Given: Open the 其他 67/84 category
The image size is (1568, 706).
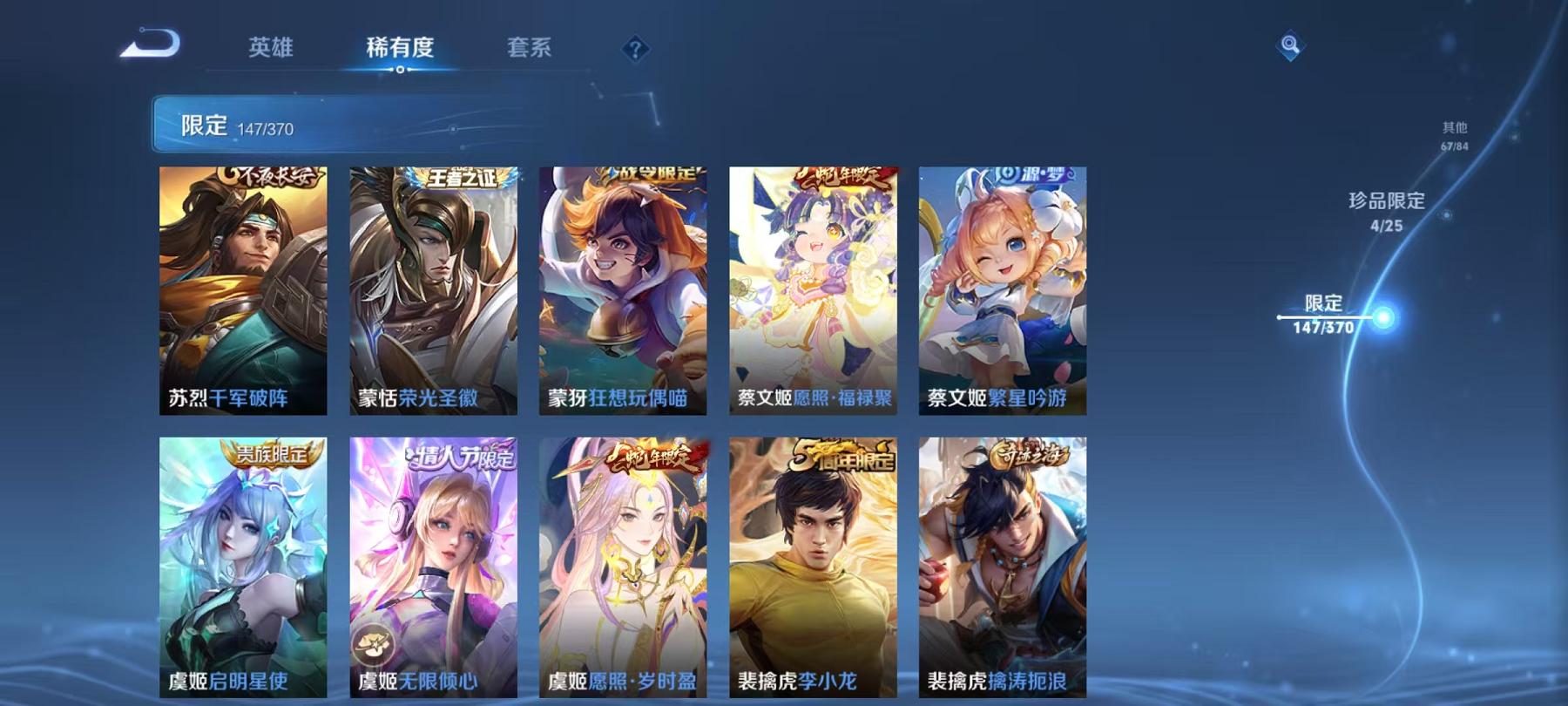Looking at the screenshot, I should (1453, 132).
